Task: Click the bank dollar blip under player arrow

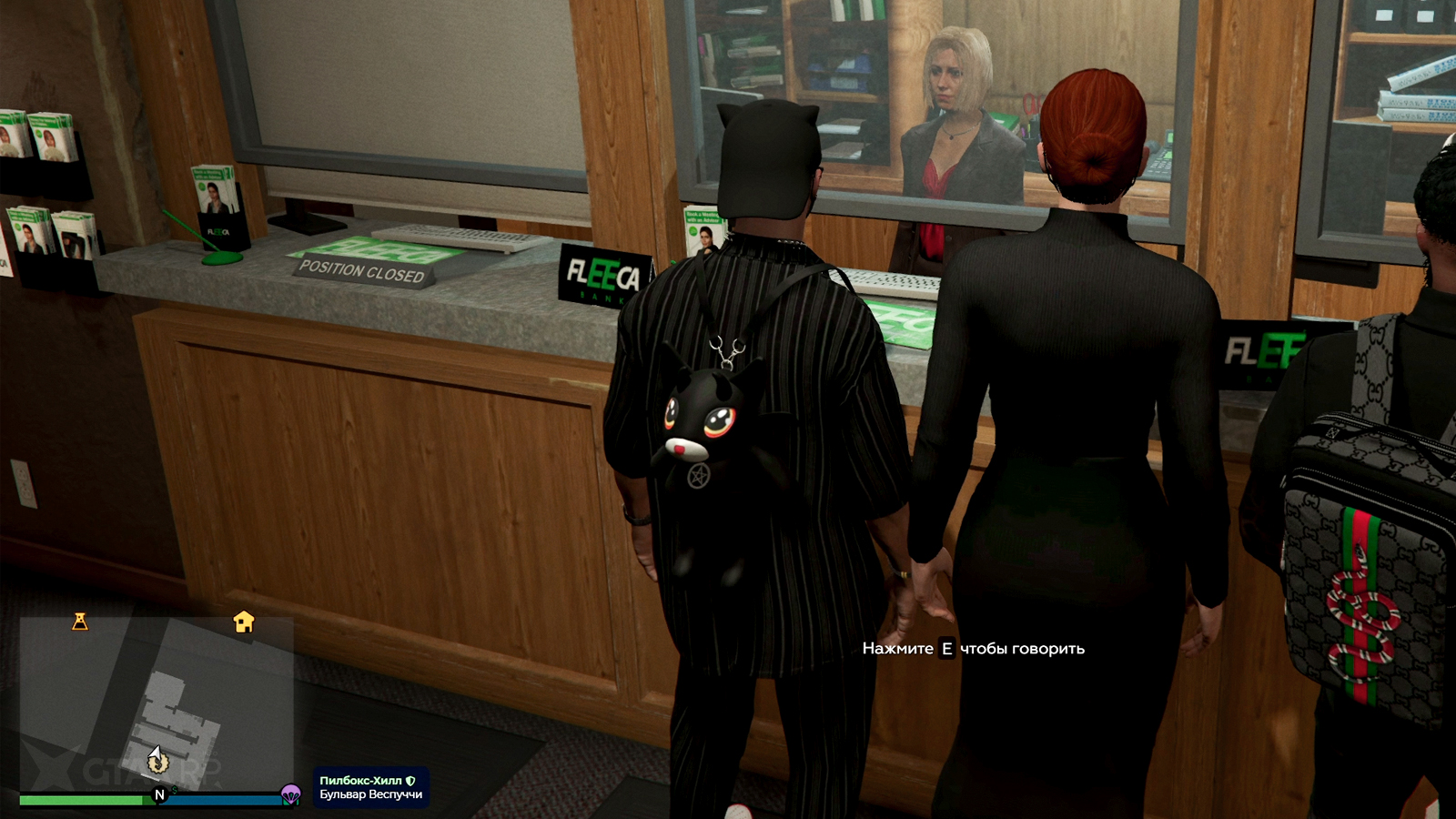Action: tap(158, 764)
